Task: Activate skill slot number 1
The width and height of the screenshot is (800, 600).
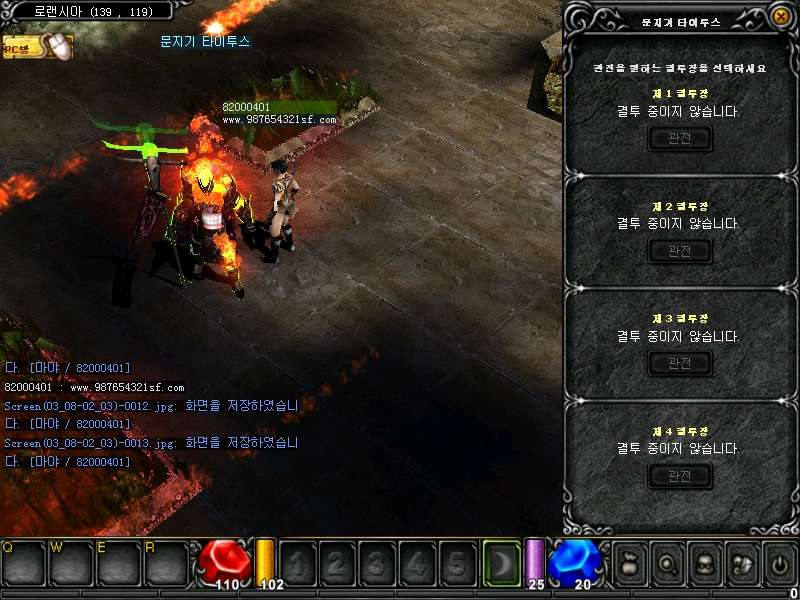Action: (297, 565)
